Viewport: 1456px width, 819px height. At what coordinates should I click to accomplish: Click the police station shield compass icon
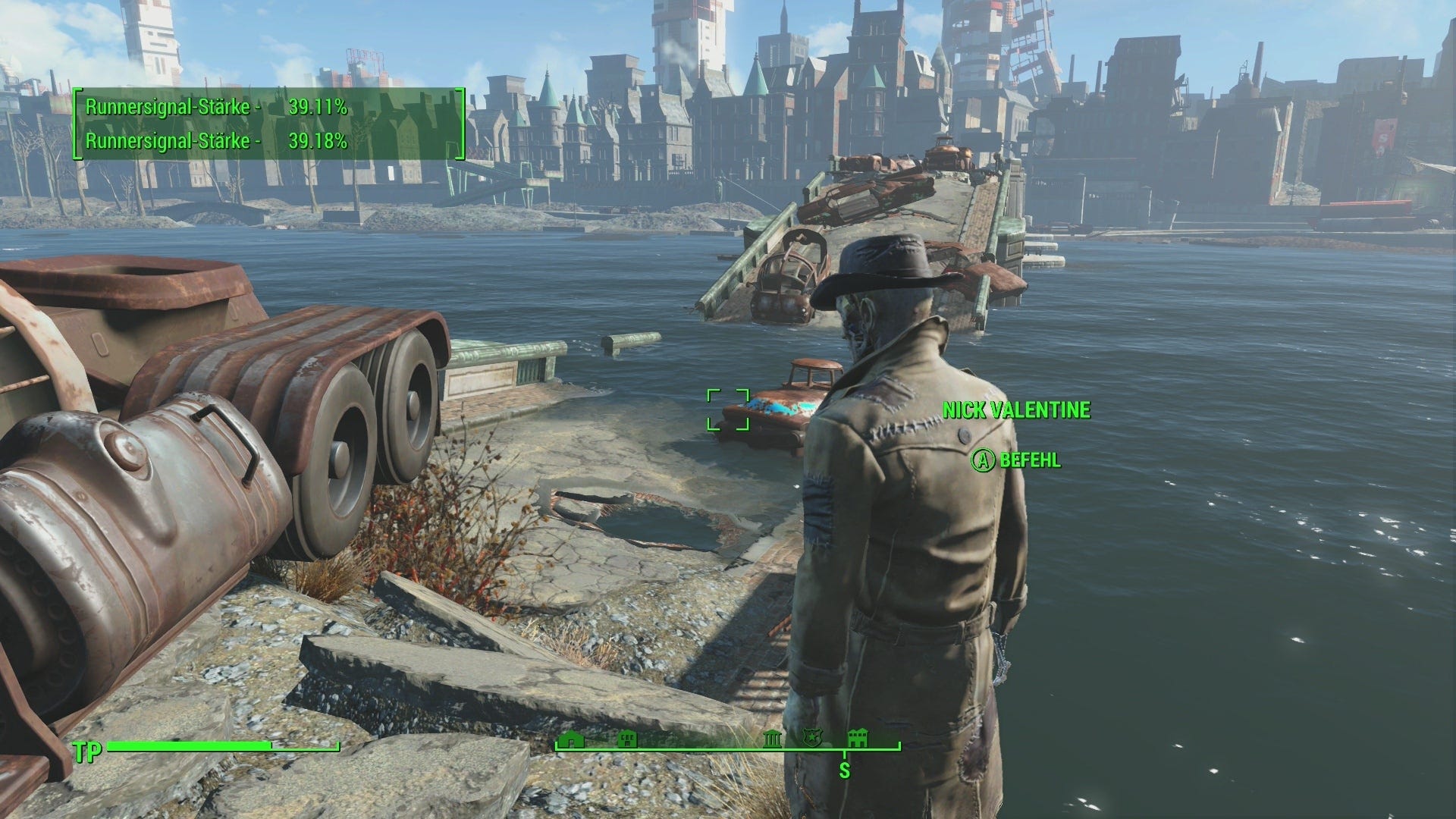pos(813,738)
